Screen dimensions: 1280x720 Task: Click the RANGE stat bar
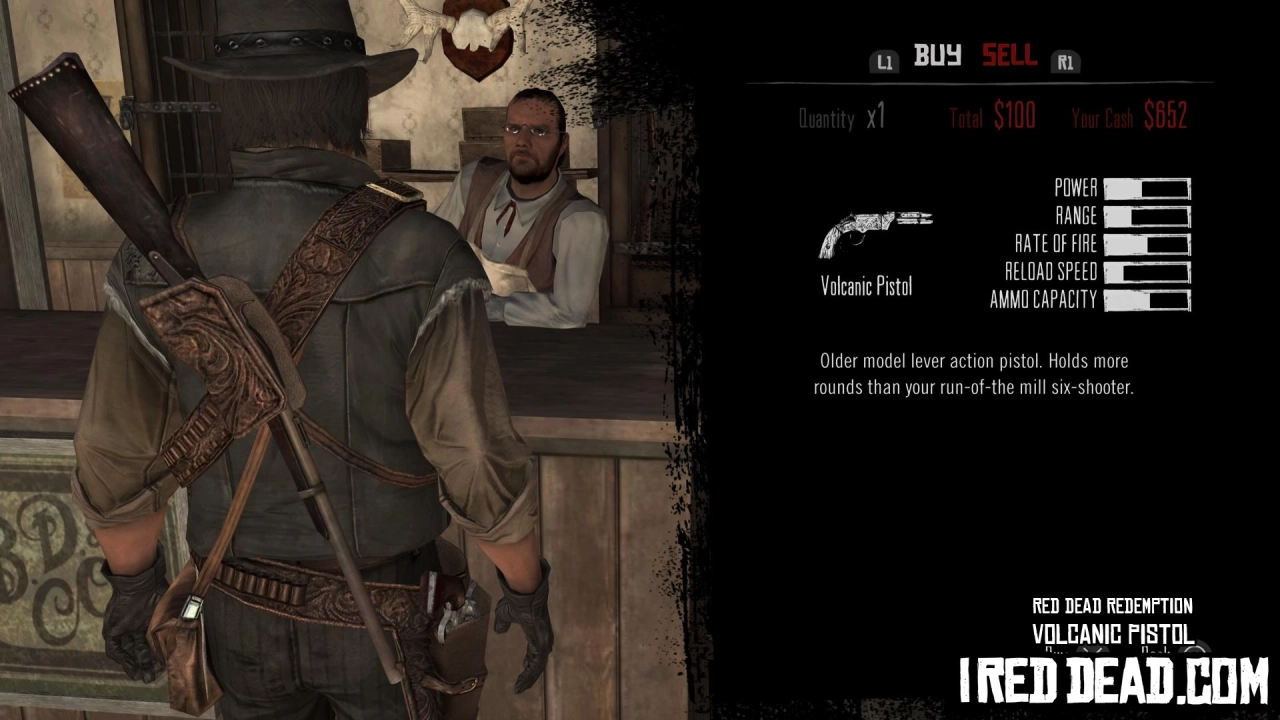tap(1147, 216)
